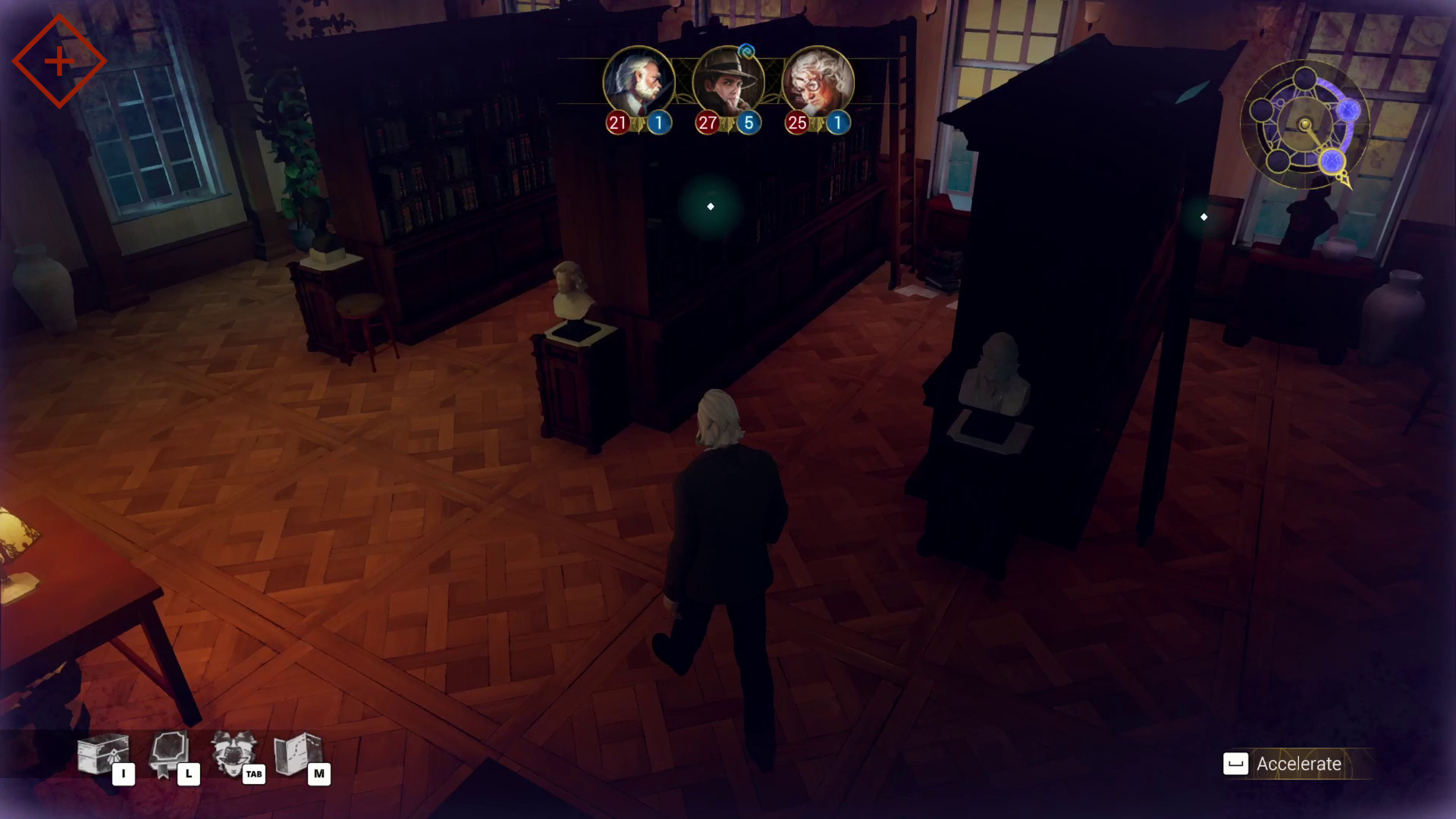Select the curly-haired professor with glasses portrait

point(817,82)
